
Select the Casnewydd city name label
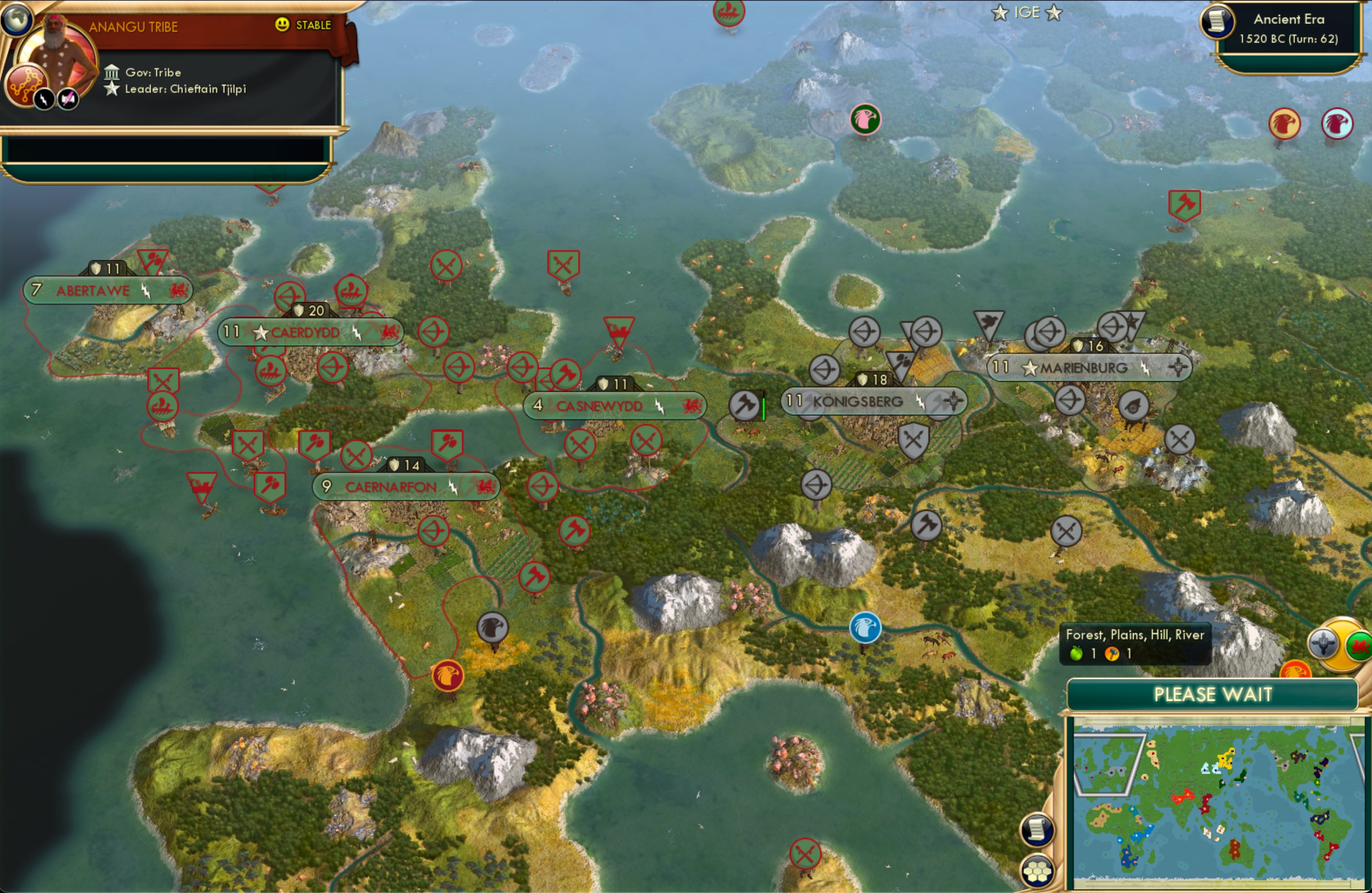tap(600, 406)
